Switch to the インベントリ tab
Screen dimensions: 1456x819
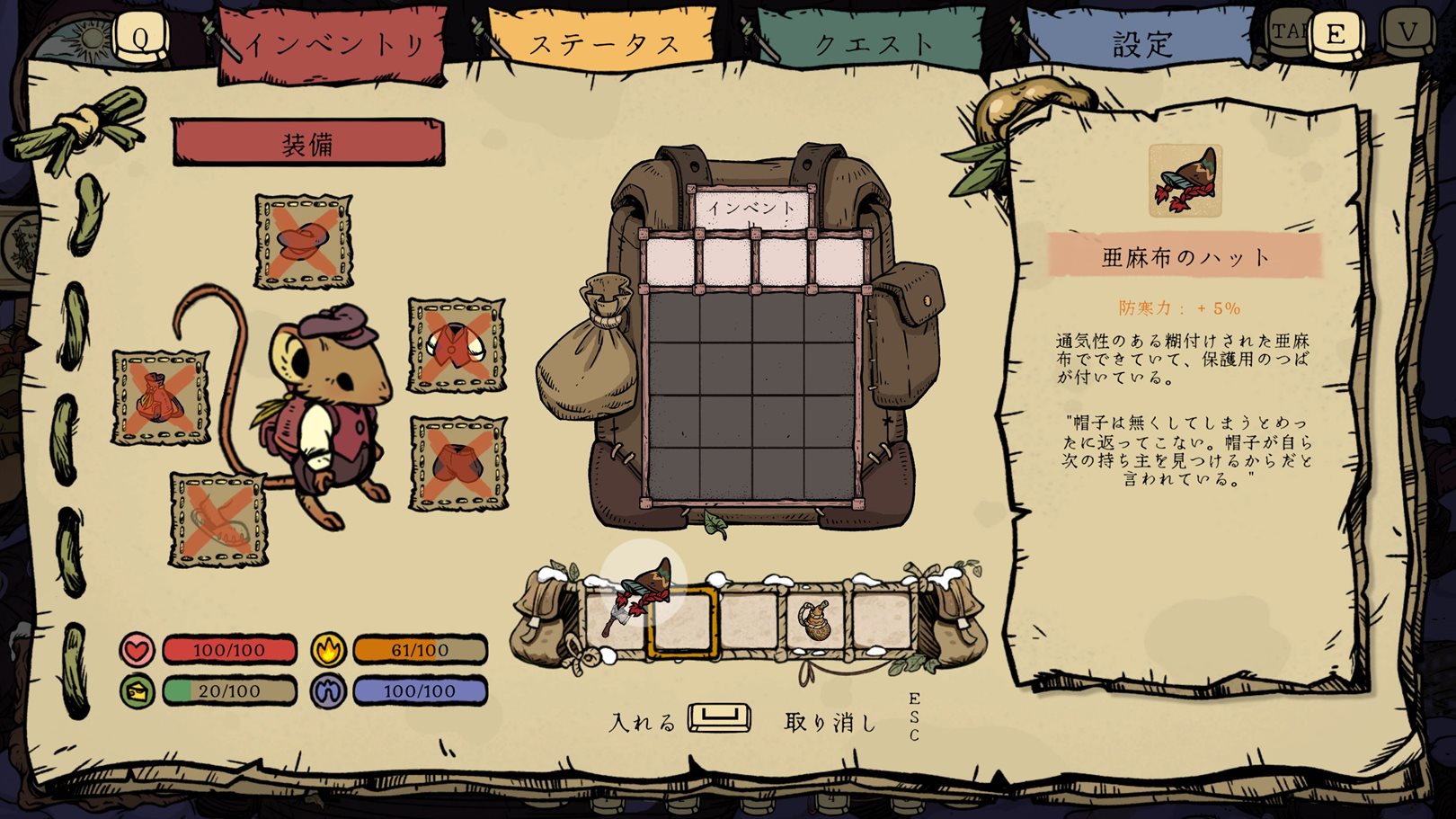pyautogui.click(x=333, y=45)
